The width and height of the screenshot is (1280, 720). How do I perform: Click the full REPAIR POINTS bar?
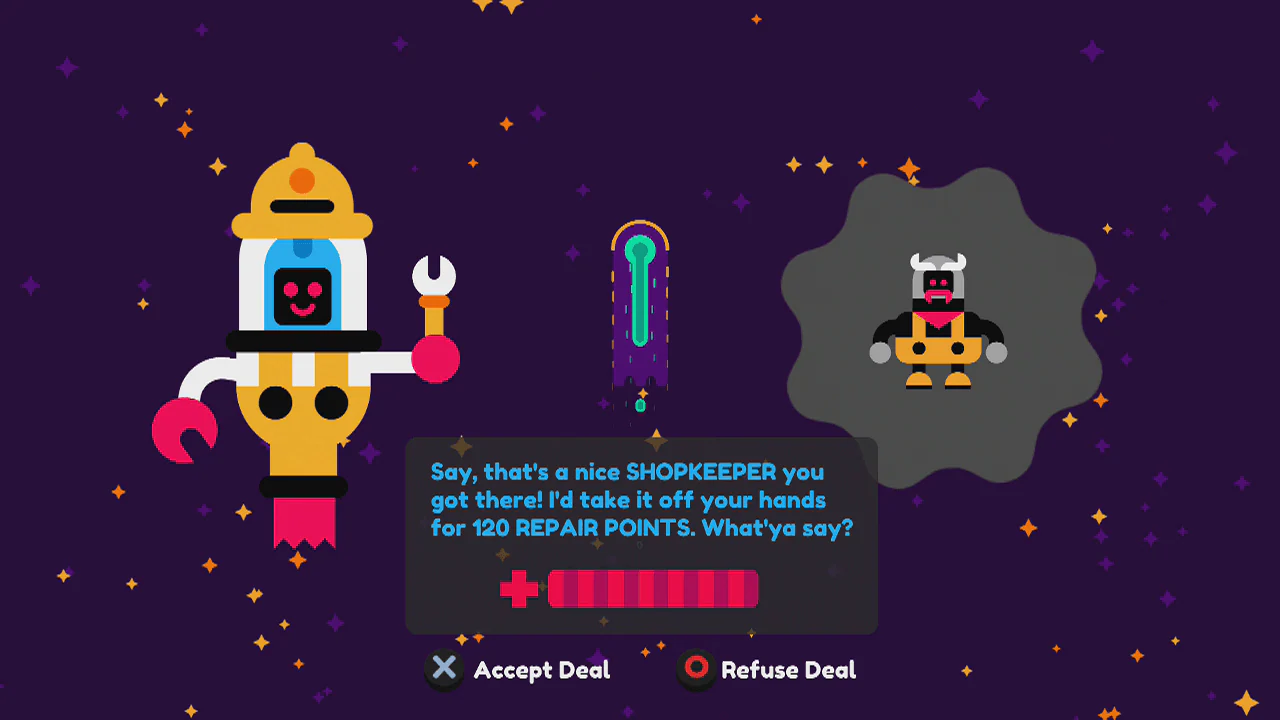[652, 589]
